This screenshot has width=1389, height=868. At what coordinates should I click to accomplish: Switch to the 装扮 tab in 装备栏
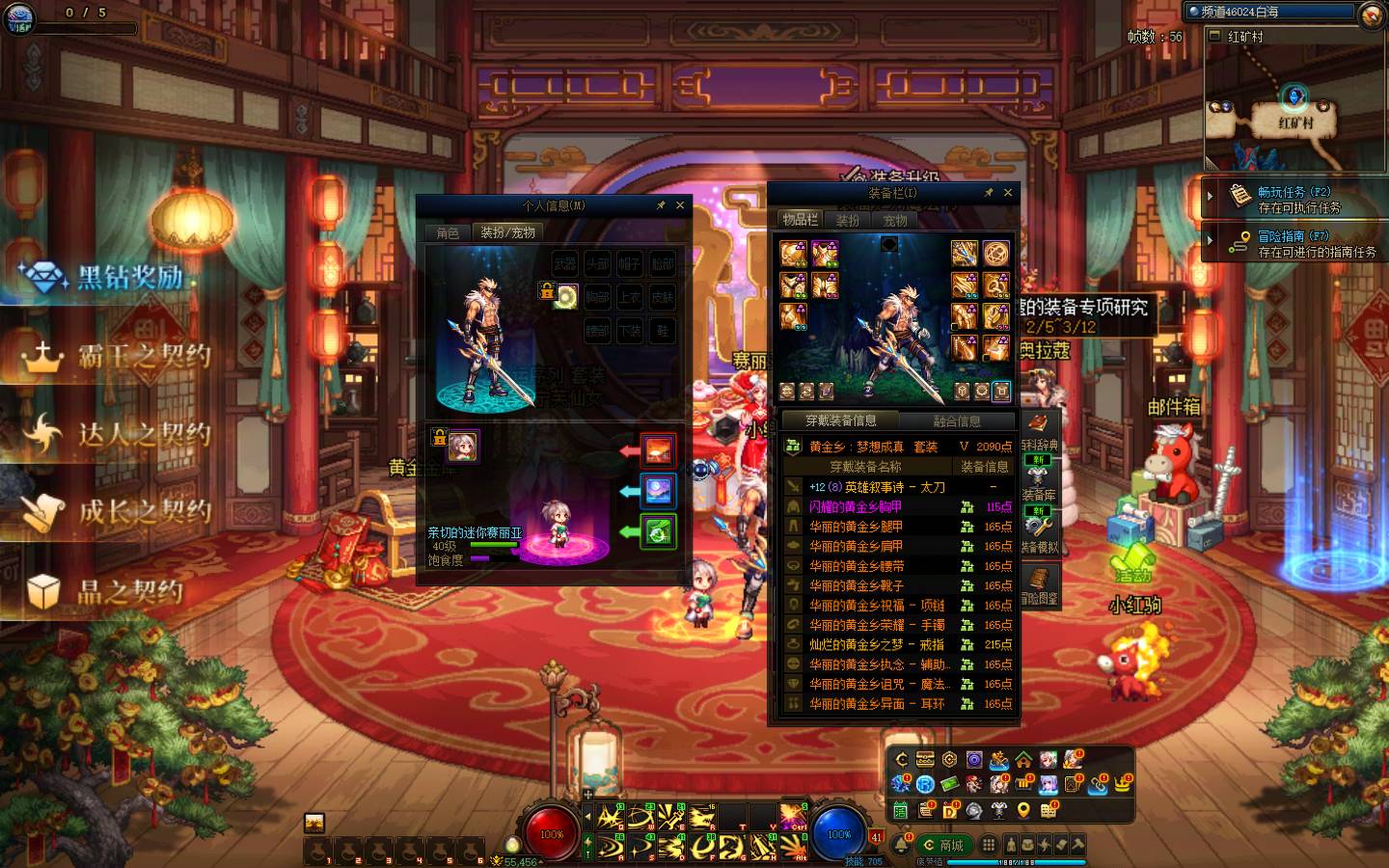pyautogui.click(x=848, y=220)
